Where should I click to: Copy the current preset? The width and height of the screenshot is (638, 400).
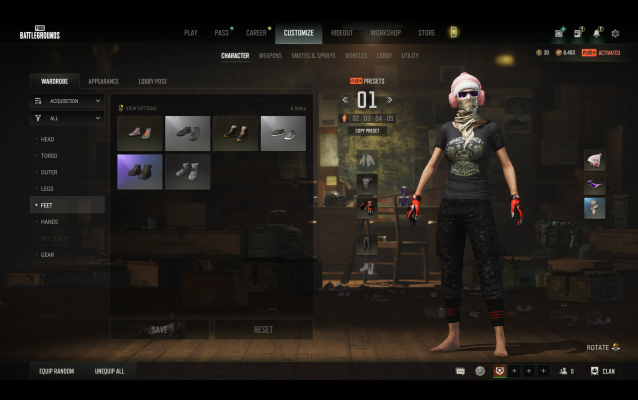point(367,131)
